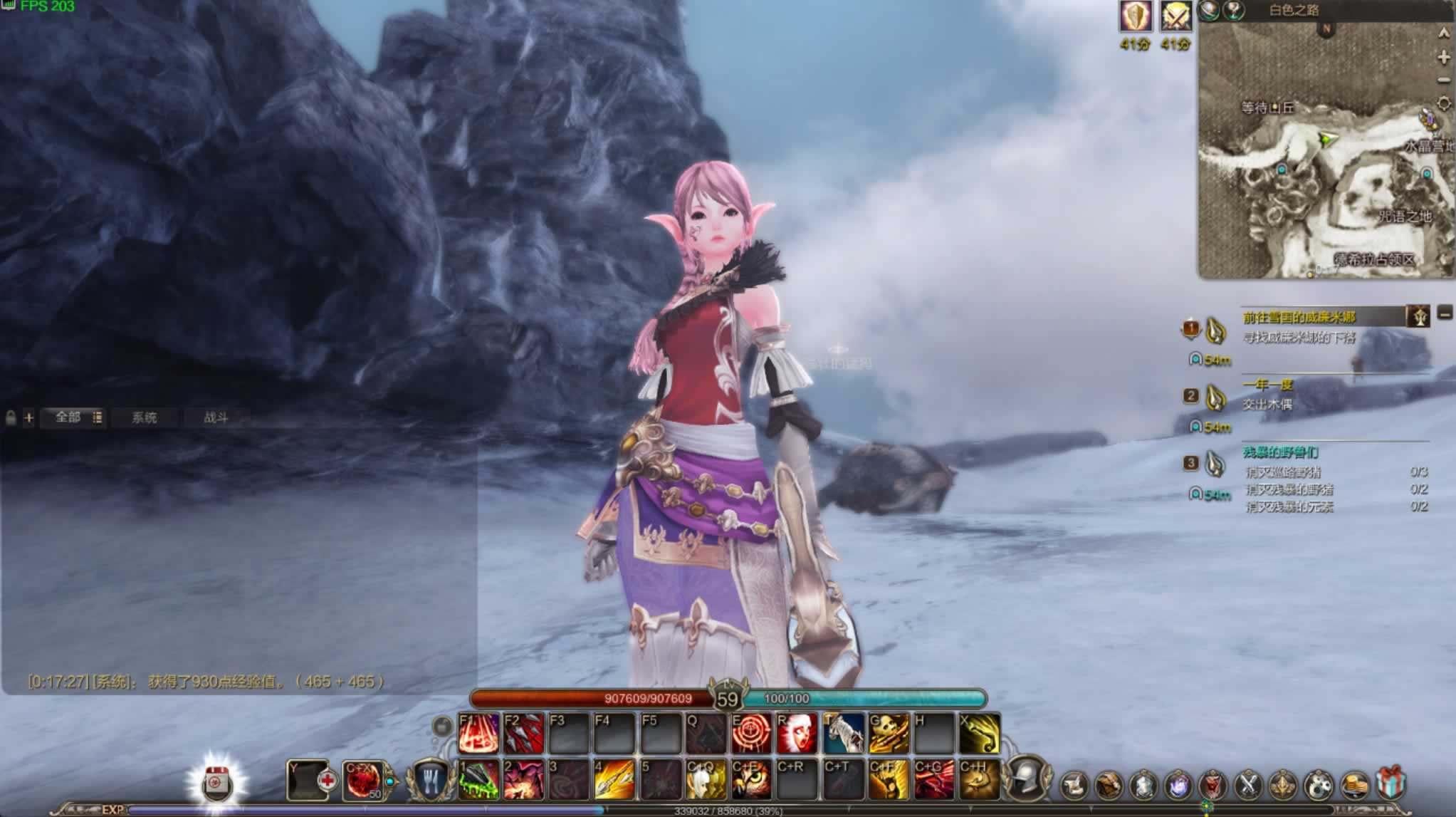Zoom out the minimap with minus button
The width and height of the screenshot is (1456, 817).
[1443, 80]
